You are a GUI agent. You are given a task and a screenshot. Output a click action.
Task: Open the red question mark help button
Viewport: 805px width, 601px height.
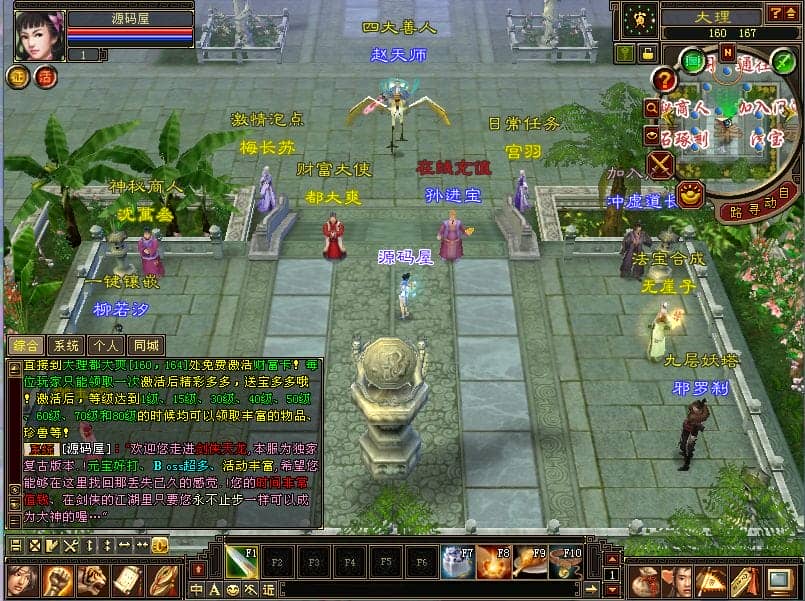click(665, 80)
